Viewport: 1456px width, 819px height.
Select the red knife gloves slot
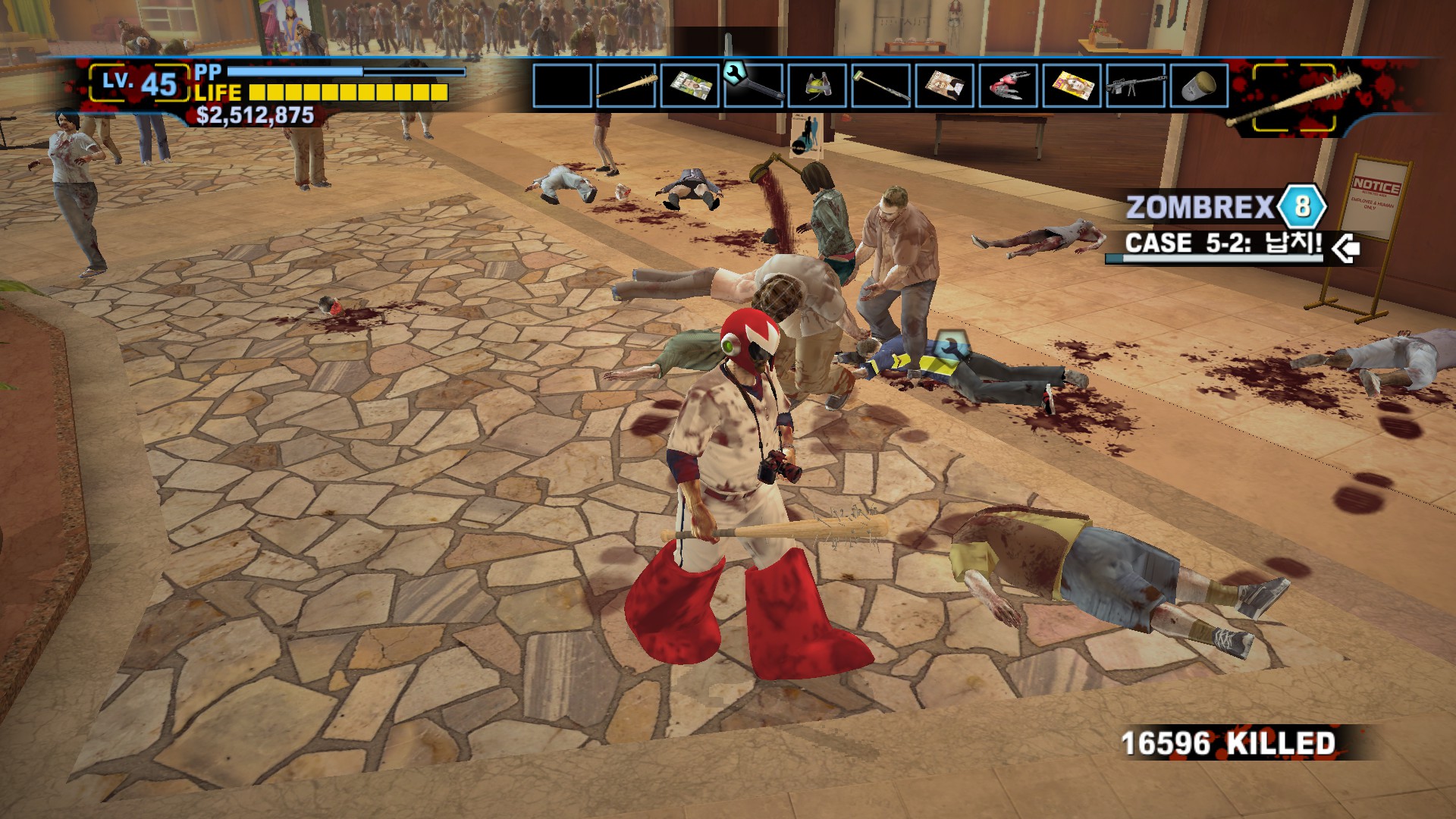1009,86
